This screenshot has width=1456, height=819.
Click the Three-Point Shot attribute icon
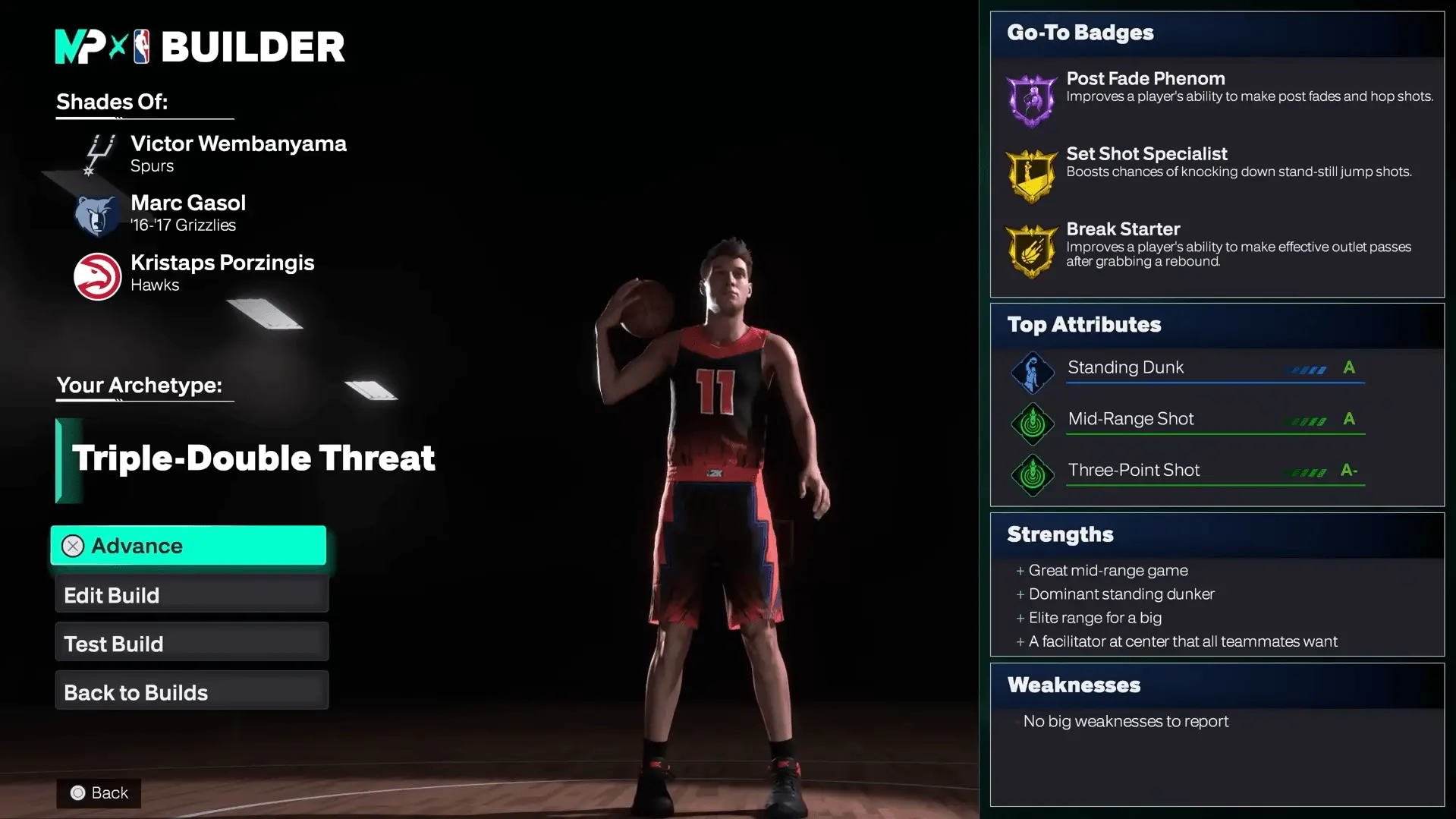(x=1032, y=474)
